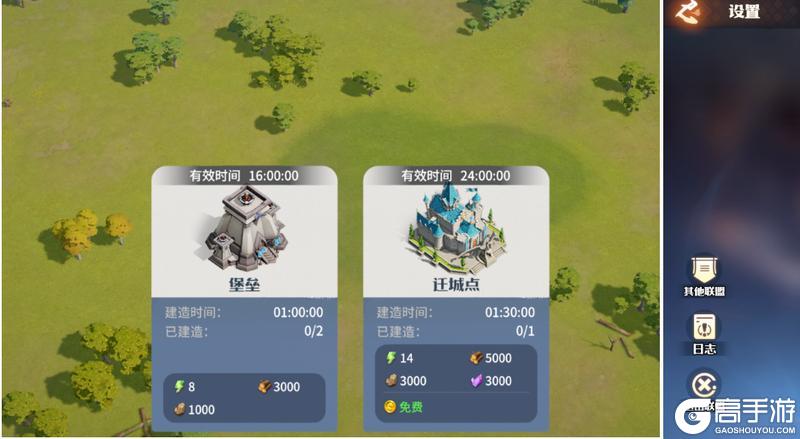Open the 日志 log icon
800x439 pixels.
point(704,329)
